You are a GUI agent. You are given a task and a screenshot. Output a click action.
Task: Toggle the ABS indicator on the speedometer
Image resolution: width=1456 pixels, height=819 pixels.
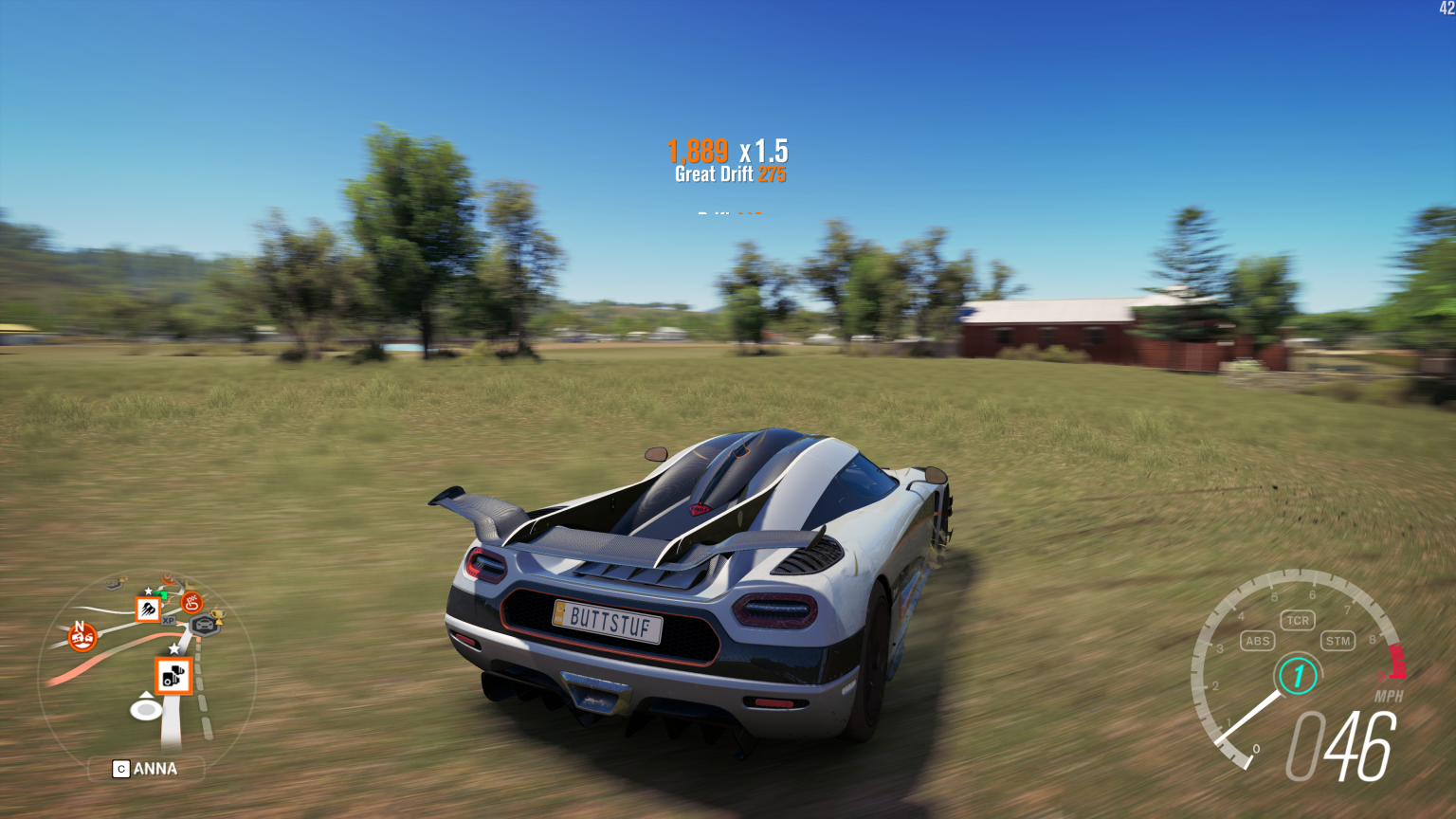(1258, 641)
